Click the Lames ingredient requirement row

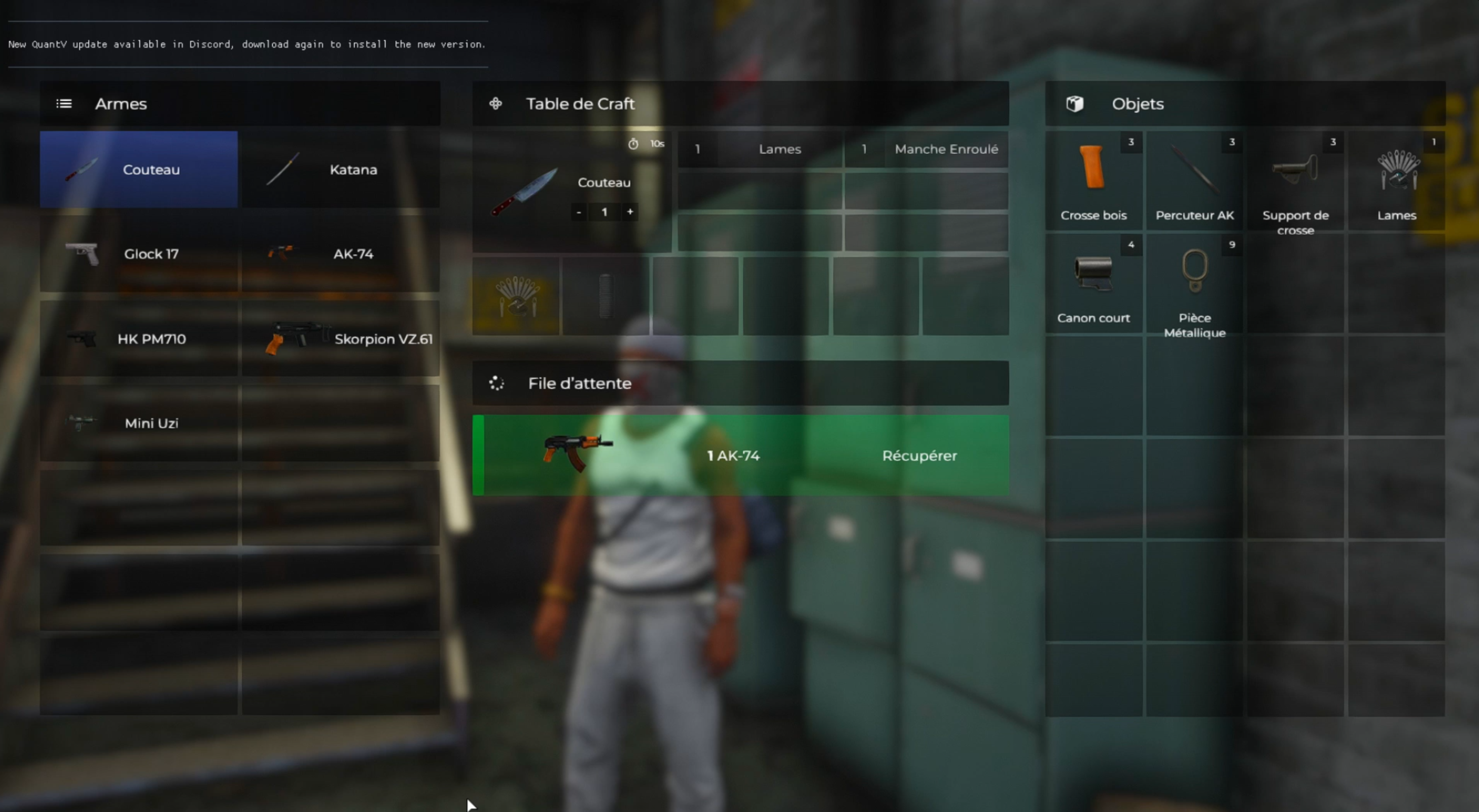pos(760,149)
